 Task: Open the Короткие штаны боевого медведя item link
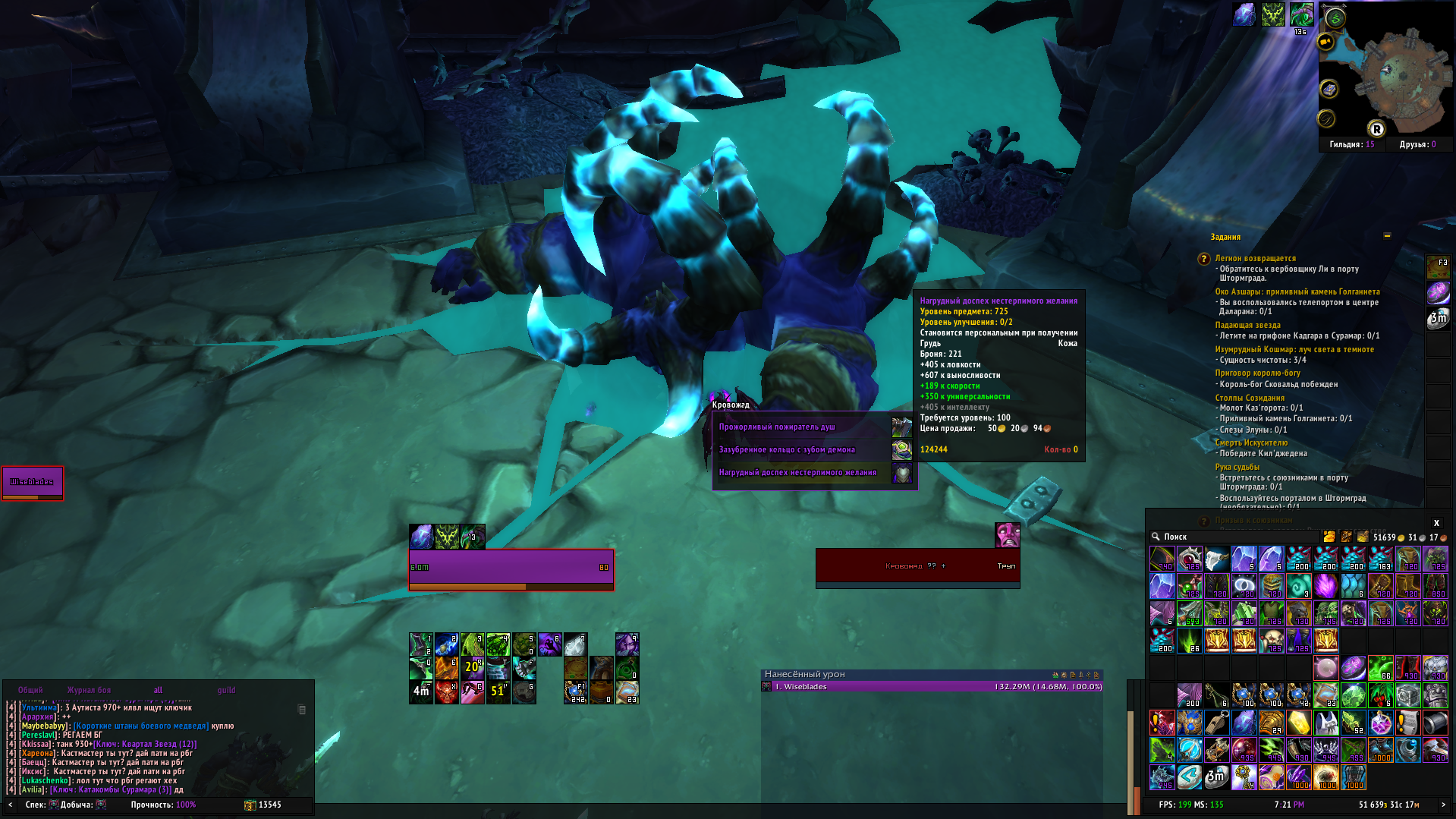[141, 726]
